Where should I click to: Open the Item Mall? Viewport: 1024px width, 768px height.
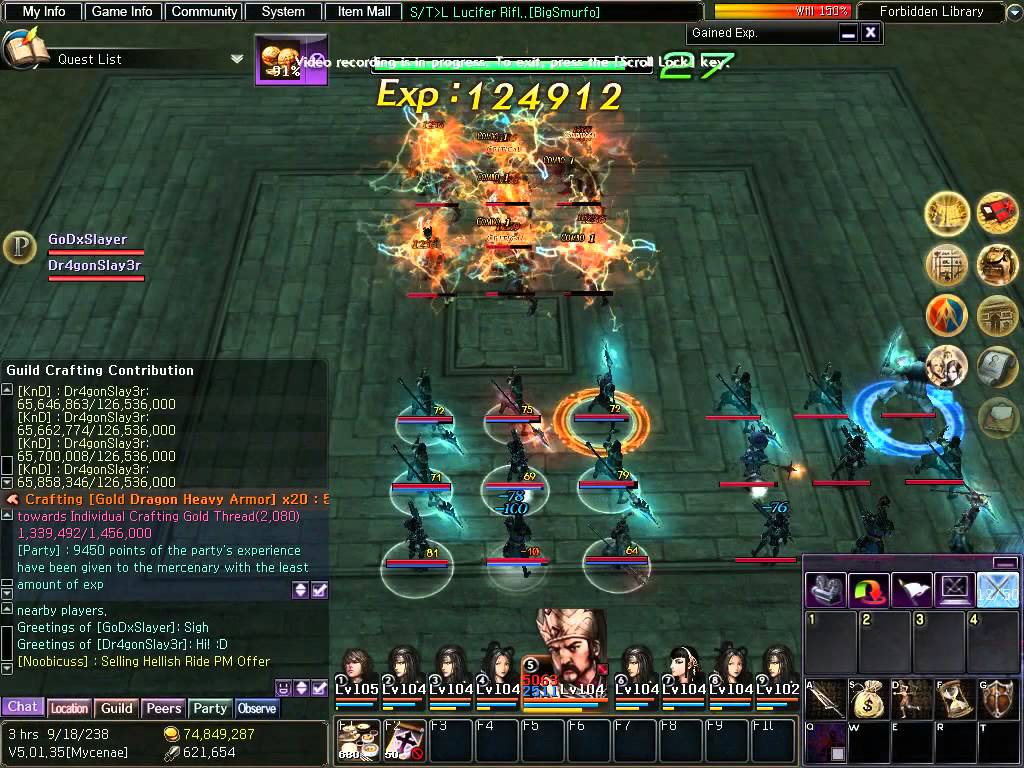point(364,12)
